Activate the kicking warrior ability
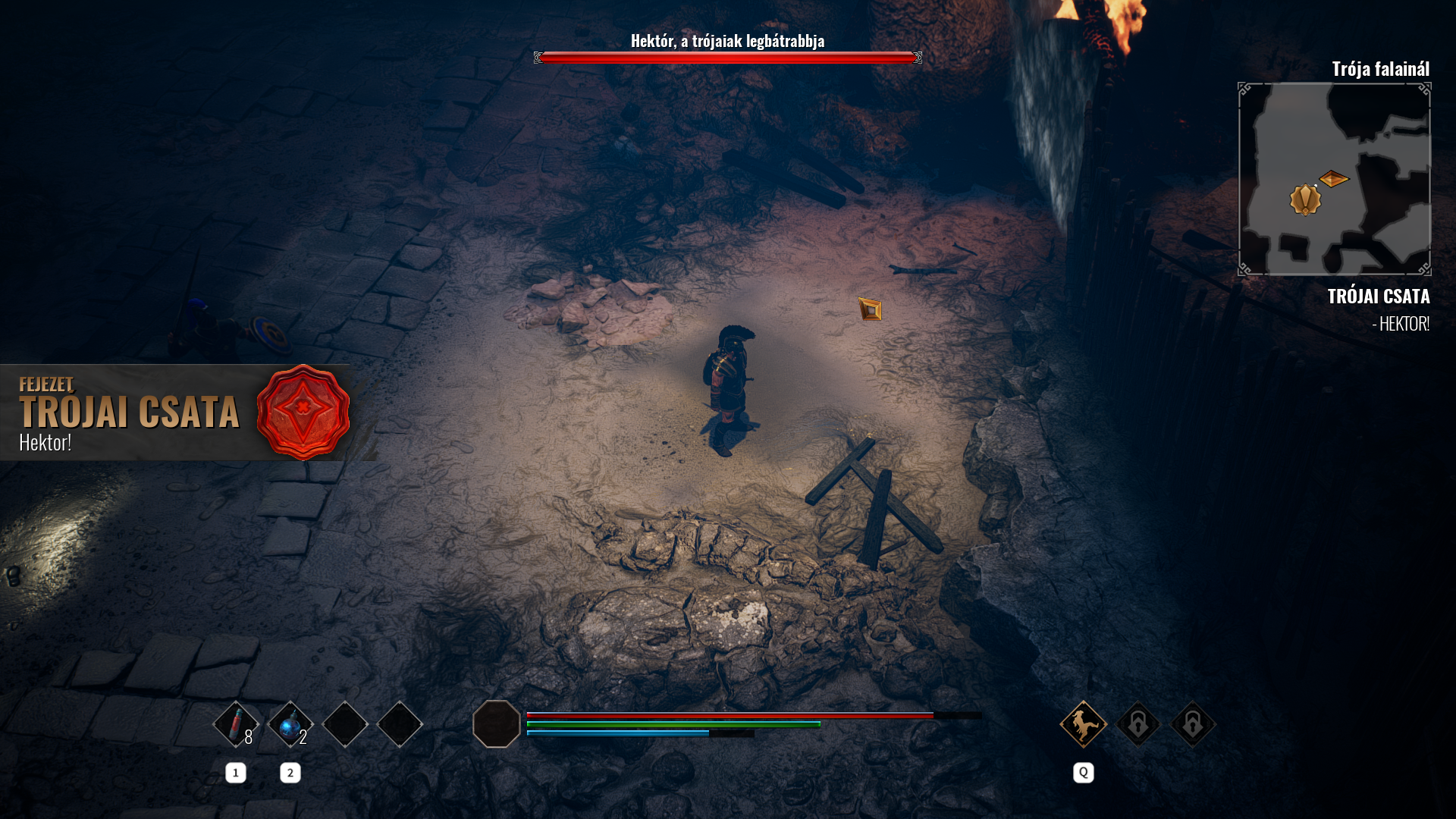Screen dimensions: 1456x819 tap(1083, 724)
